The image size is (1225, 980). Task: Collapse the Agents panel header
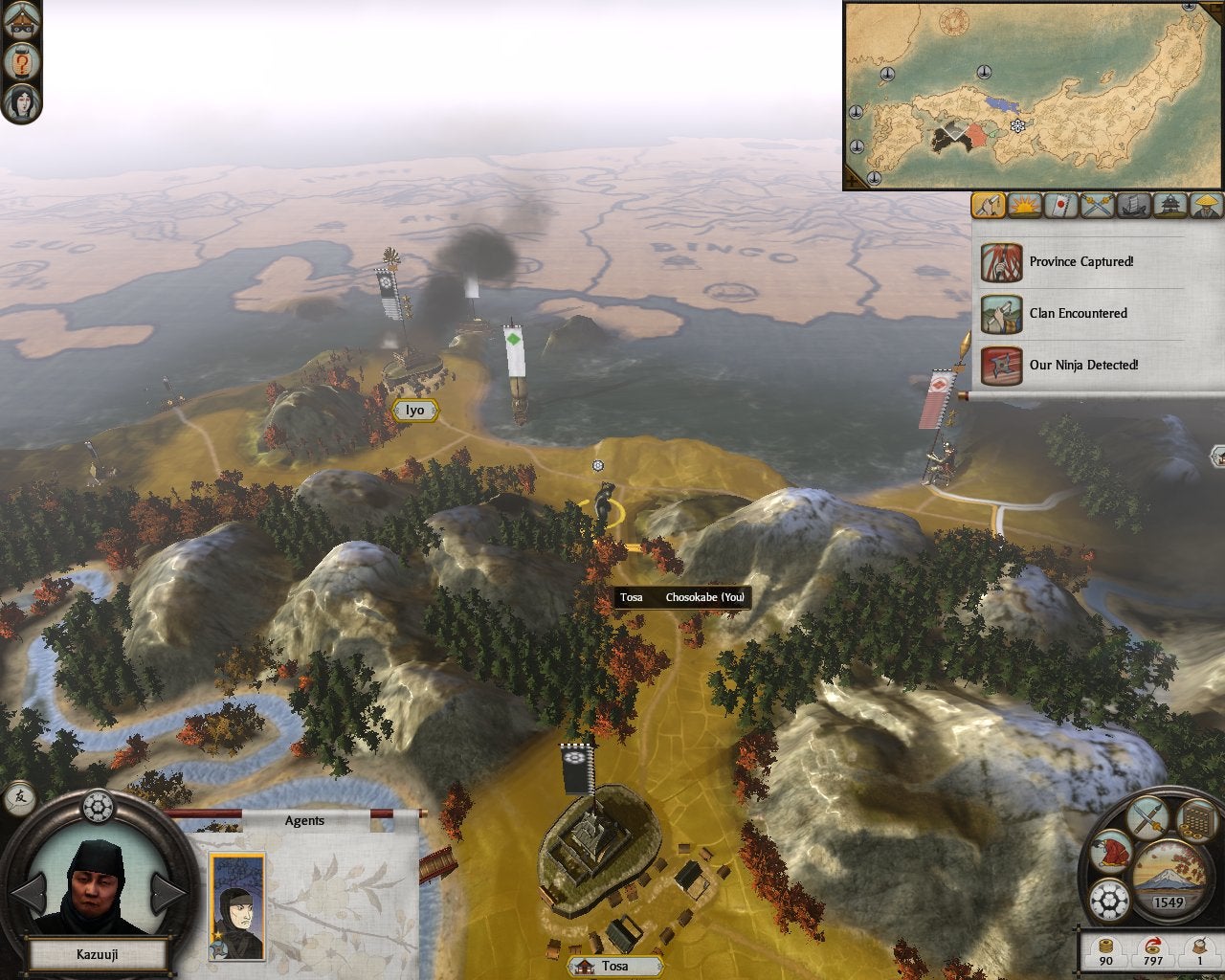[x=303, y=820]
